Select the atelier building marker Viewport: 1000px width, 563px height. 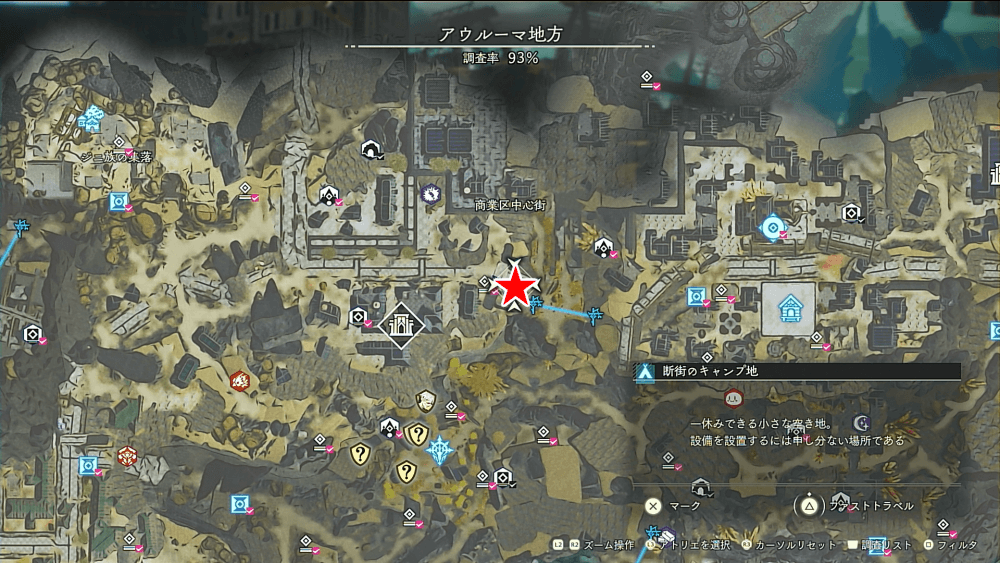pyautogui.click(x=402, y=325)
